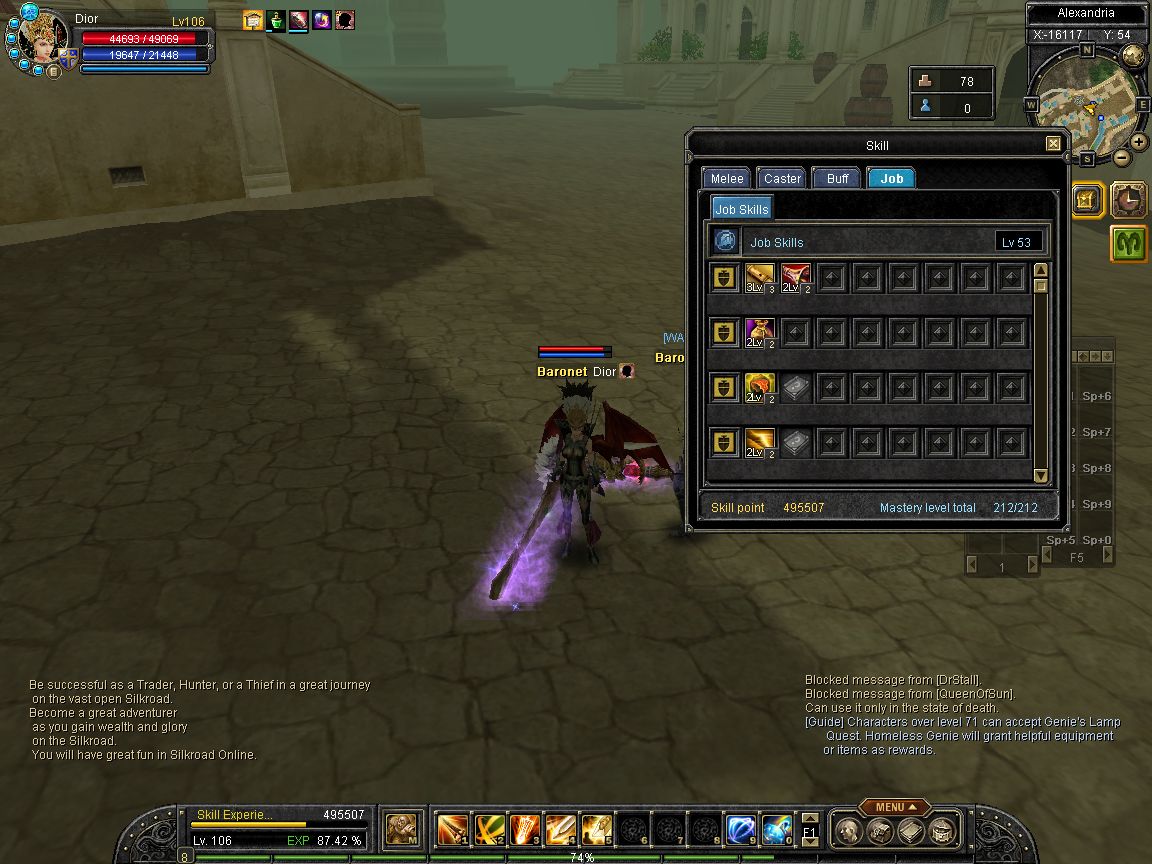This screenshot has height=864, width=1152.
Task: Select the scroll job skill icon
Action: point(760,277)
